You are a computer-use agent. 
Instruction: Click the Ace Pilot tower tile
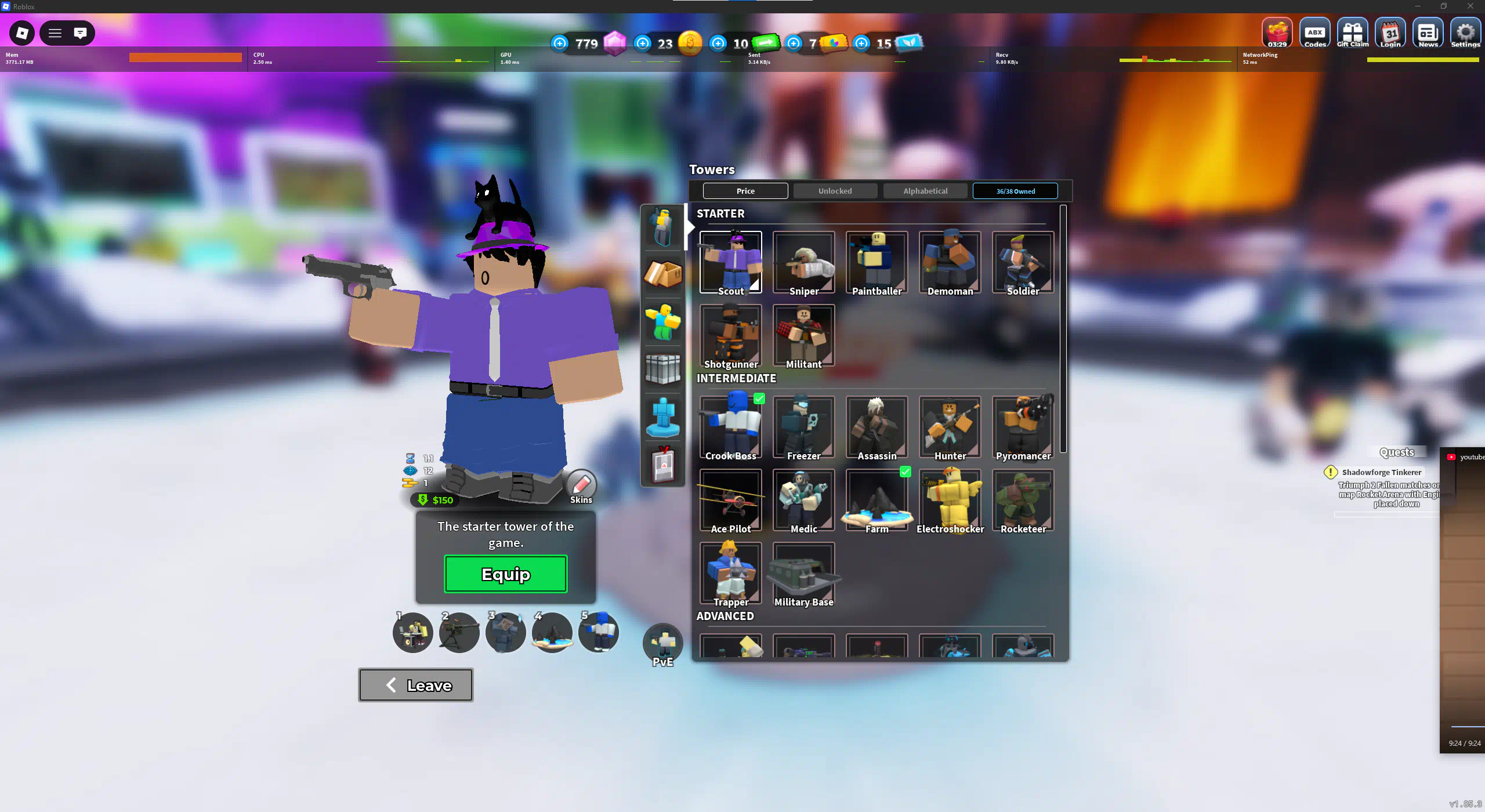coord(730,500)
